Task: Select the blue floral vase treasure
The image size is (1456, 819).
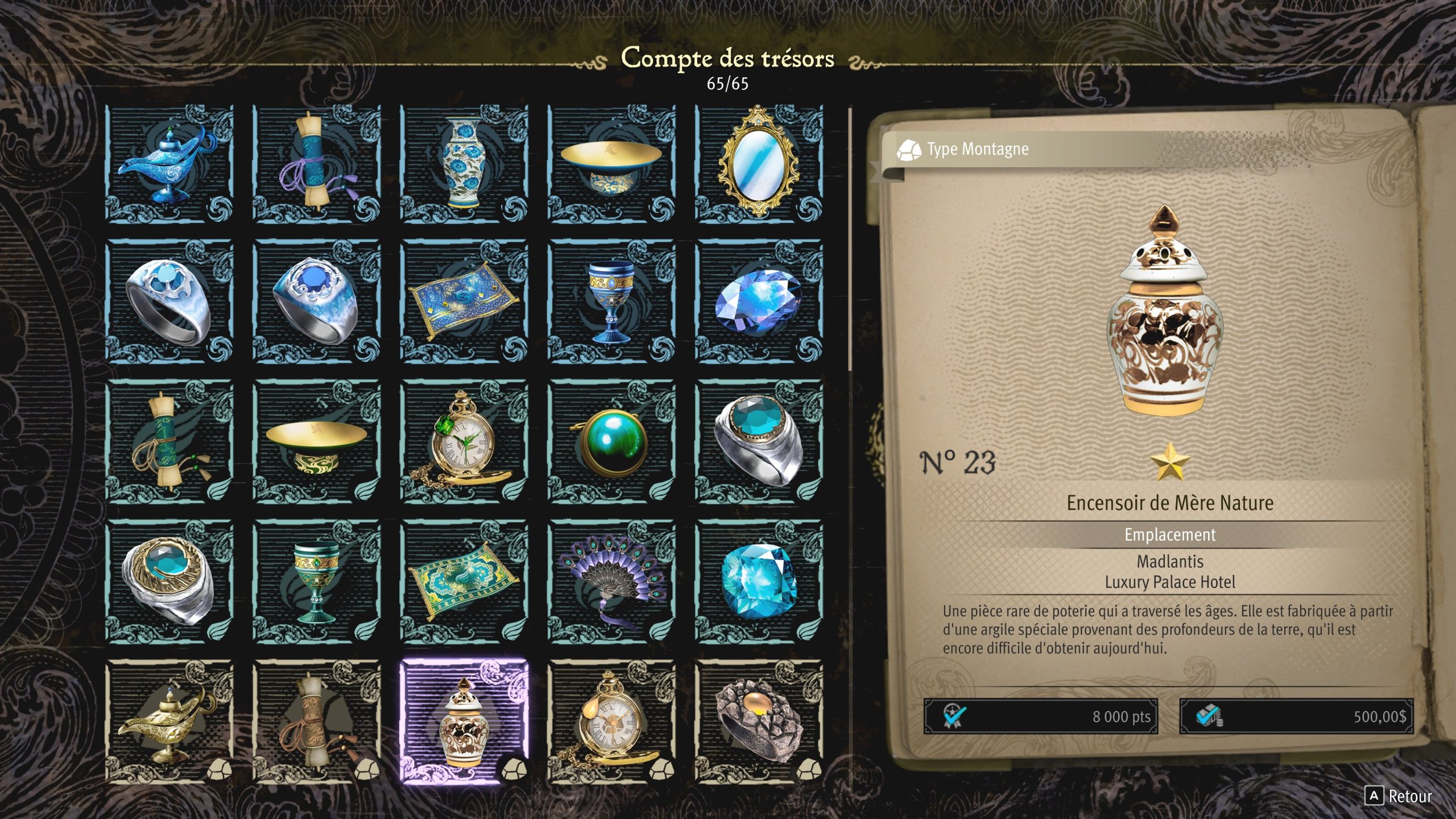Action: point(464,164)
